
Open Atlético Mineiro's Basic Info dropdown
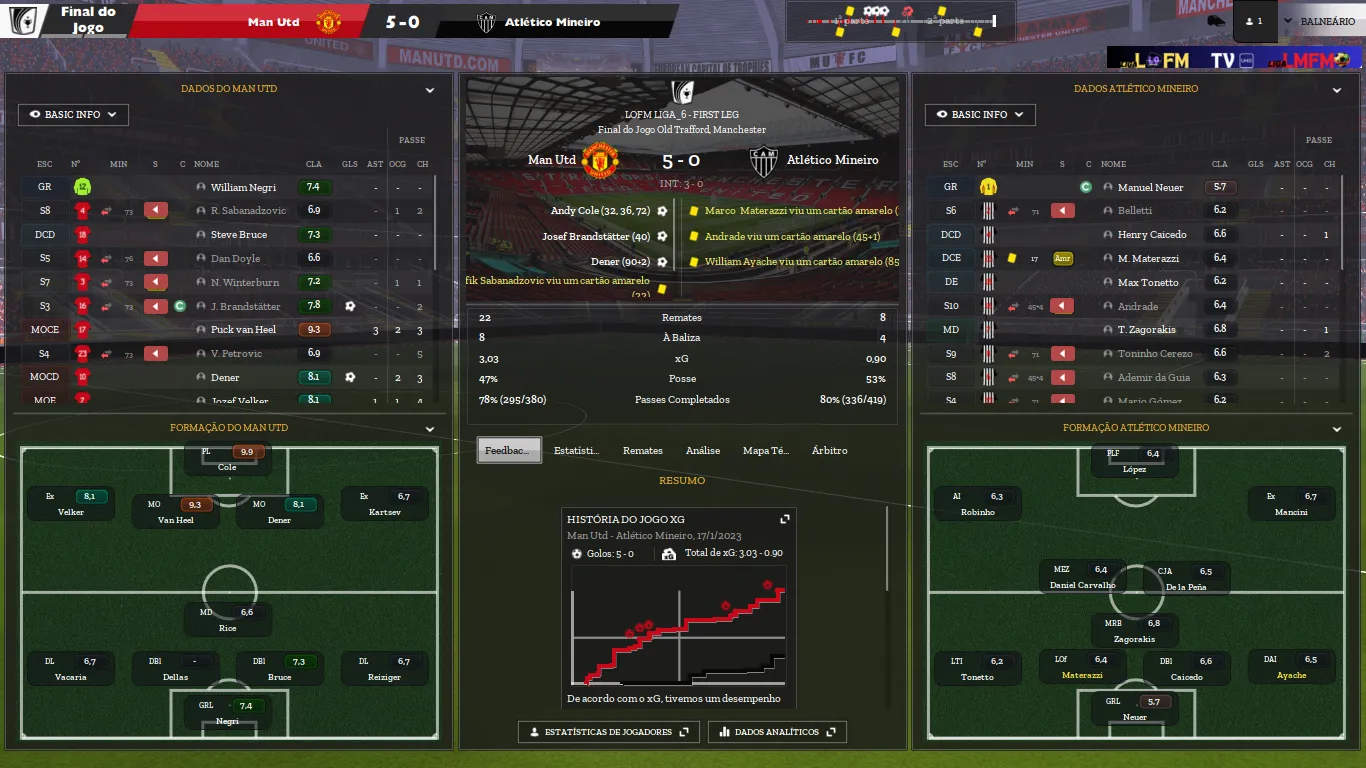(979, 115)
